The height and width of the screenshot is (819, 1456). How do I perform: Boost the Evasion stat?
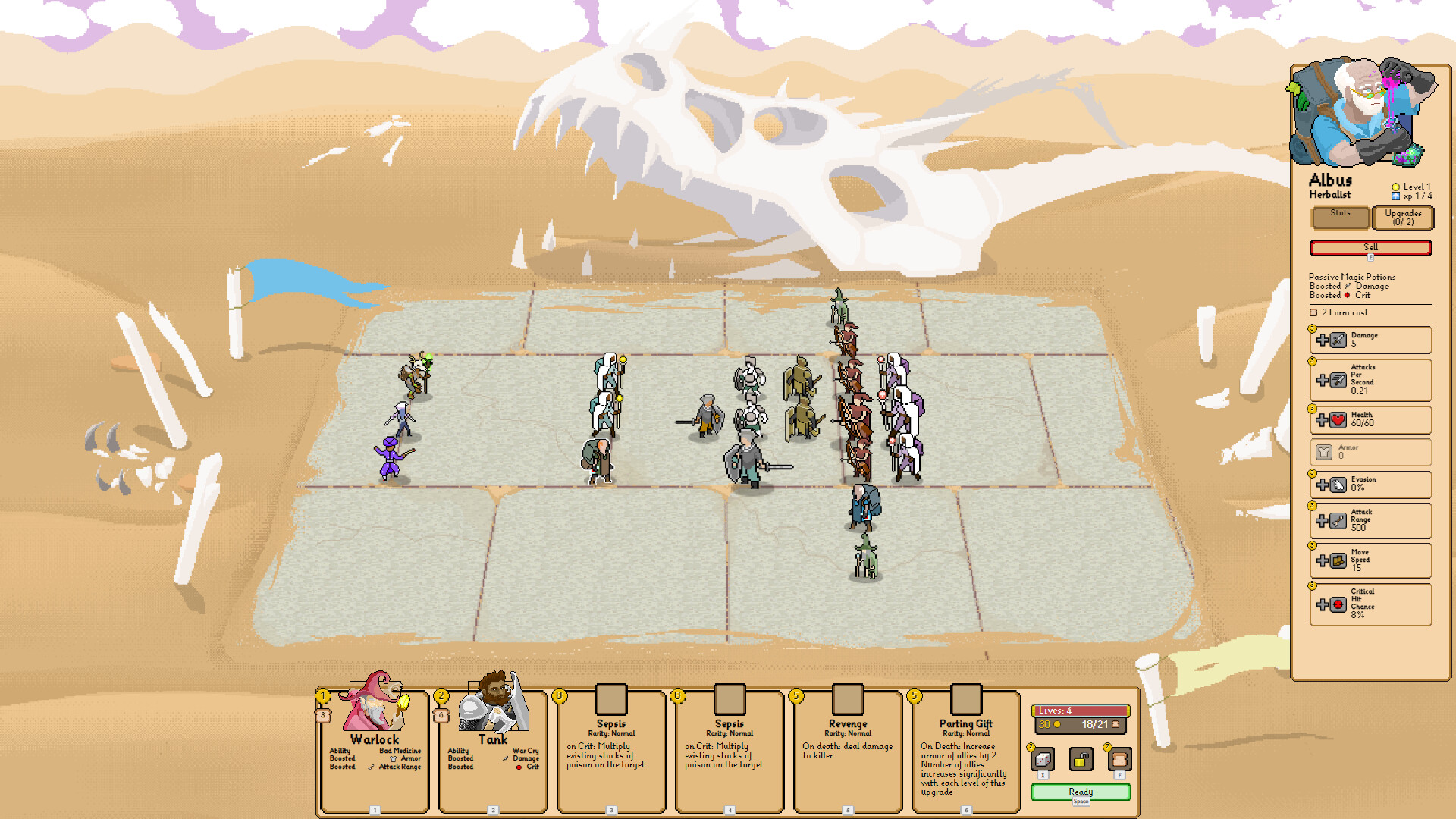tap(1323, 485)
